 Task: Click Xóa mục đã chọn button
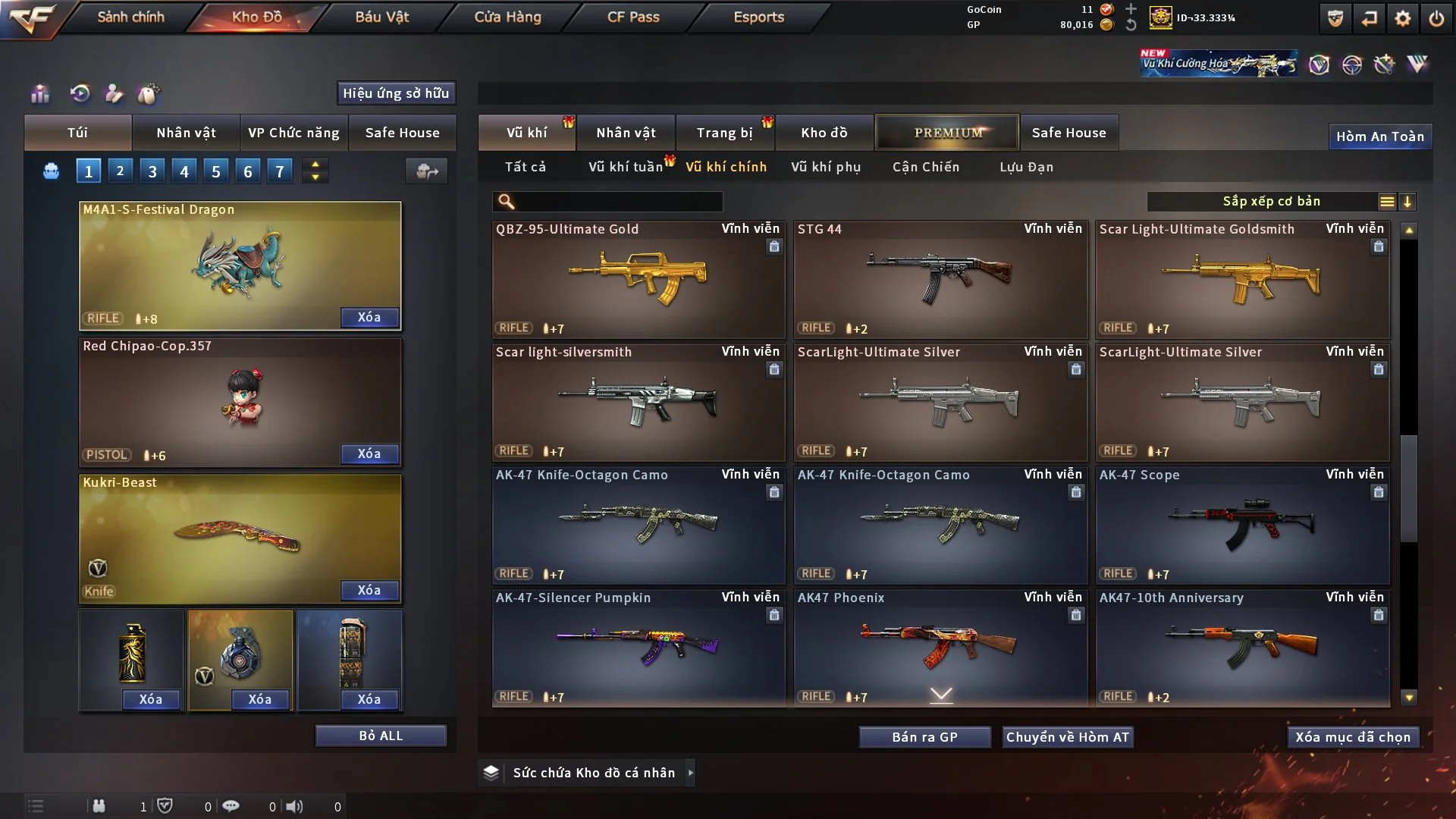1352,737
